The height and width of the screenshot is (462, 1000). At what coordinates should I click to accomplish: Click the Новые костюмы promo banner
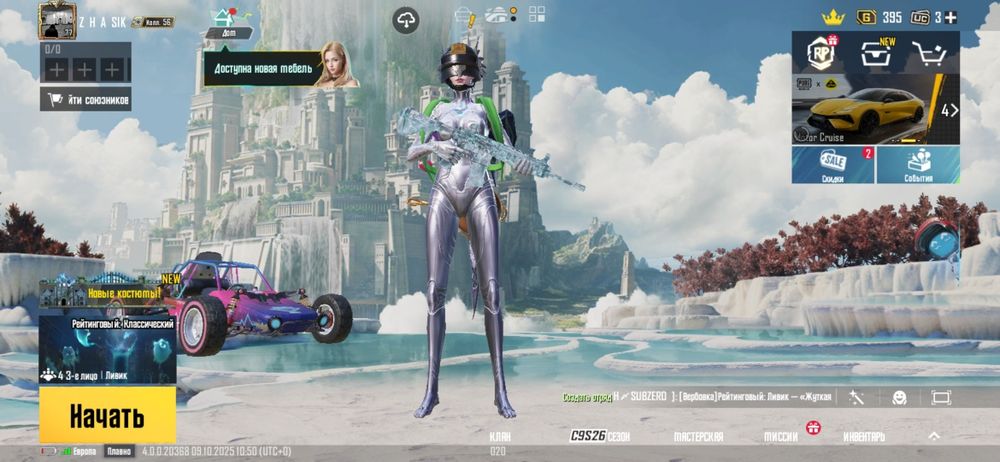point(108,295)
